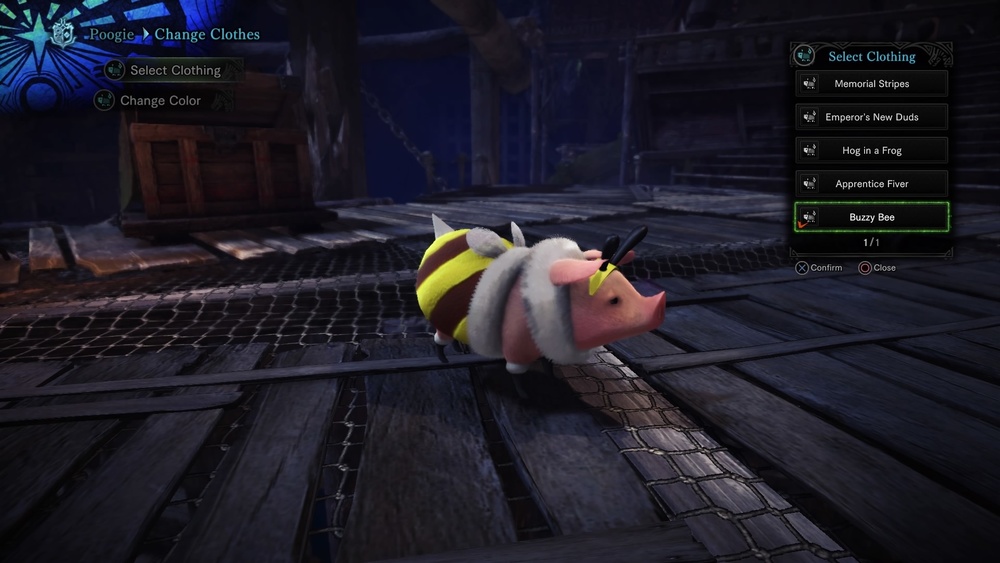
Task: Select the Apprentice Fiver outfit
Action: pyautogui.click(x=871, y=184)
